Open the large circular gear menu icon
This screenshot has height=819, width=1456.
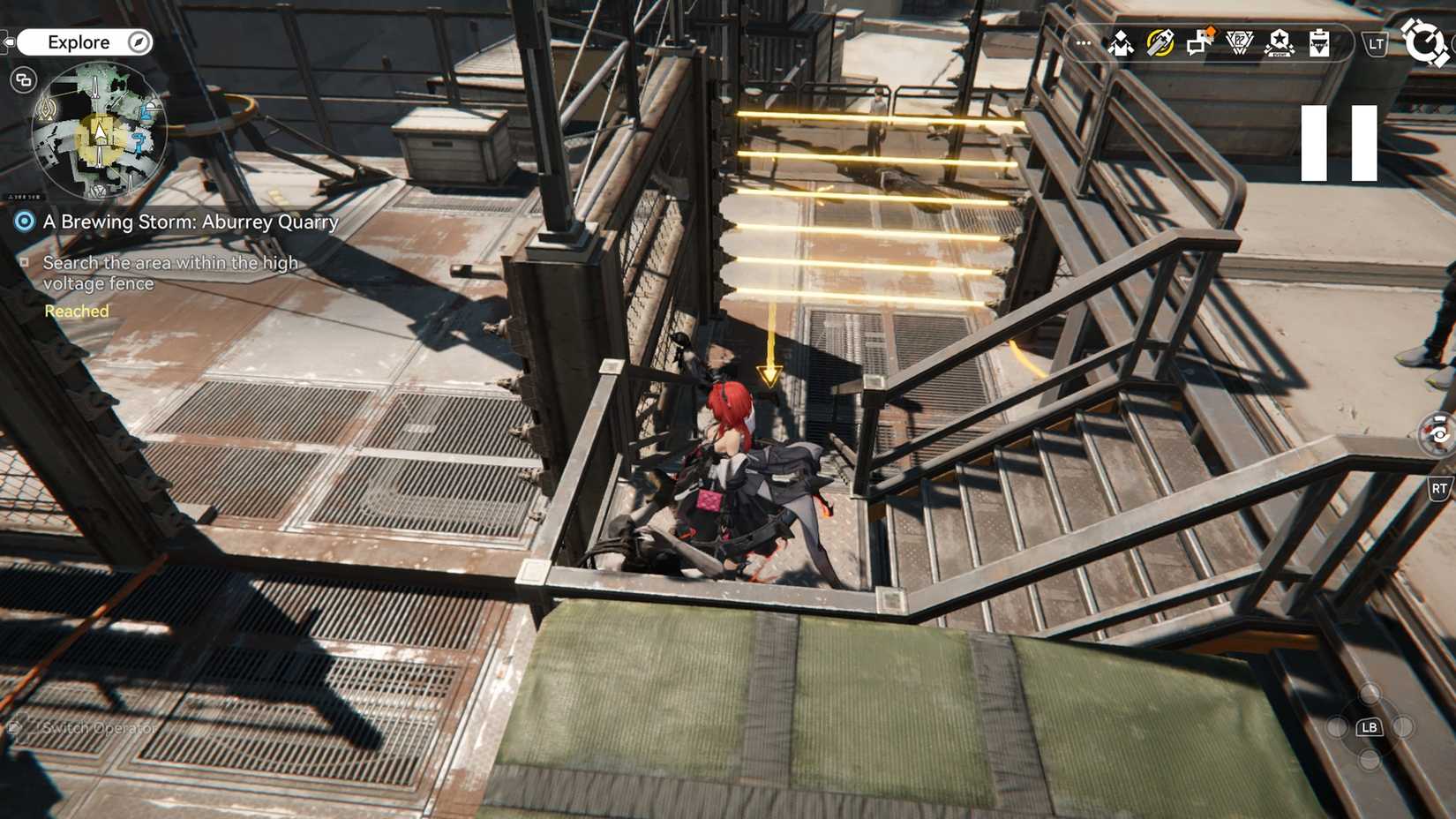(x=1425, y=41)
